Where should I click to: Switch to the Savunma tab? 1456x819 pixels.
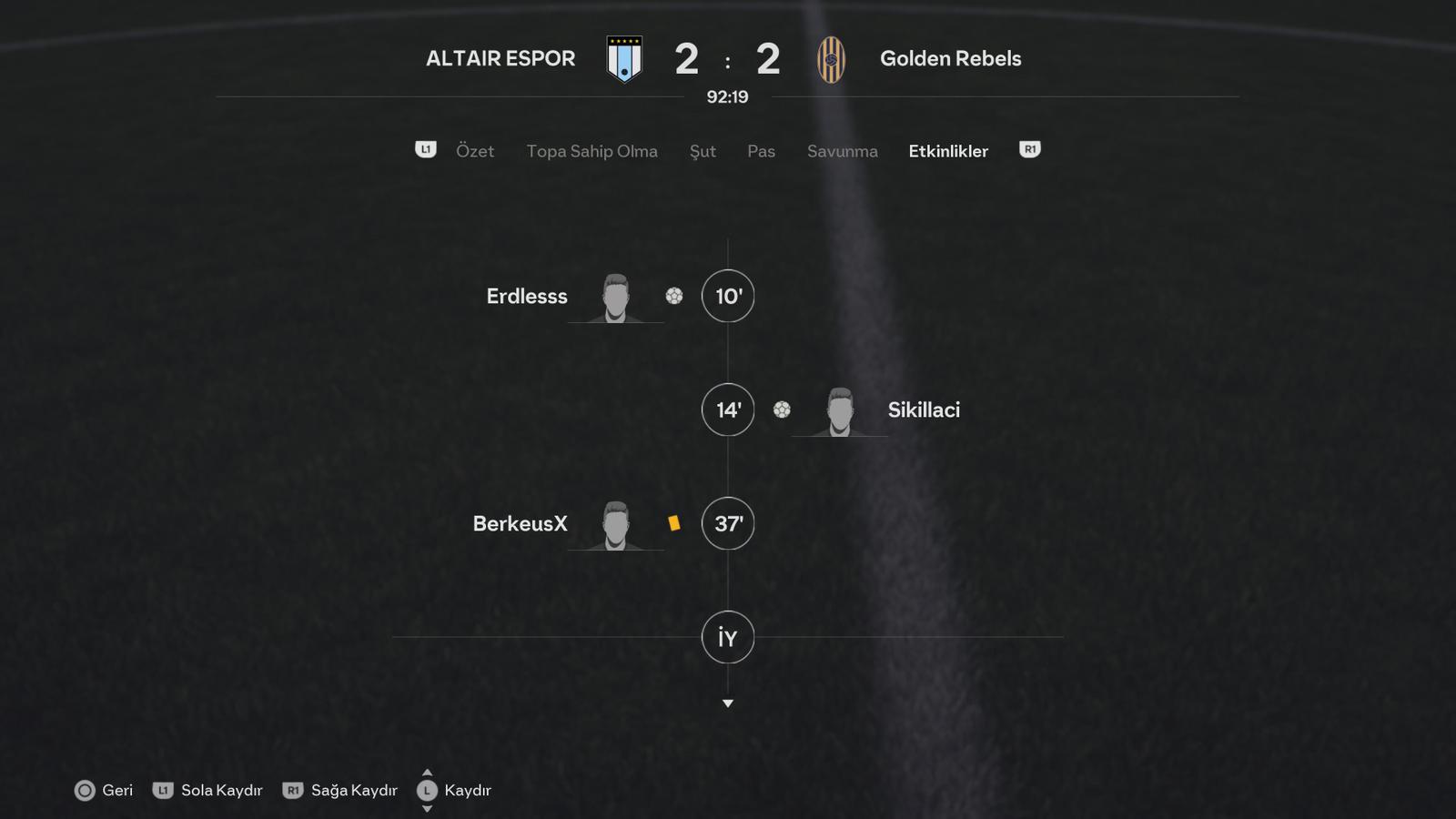coord(842,151)
